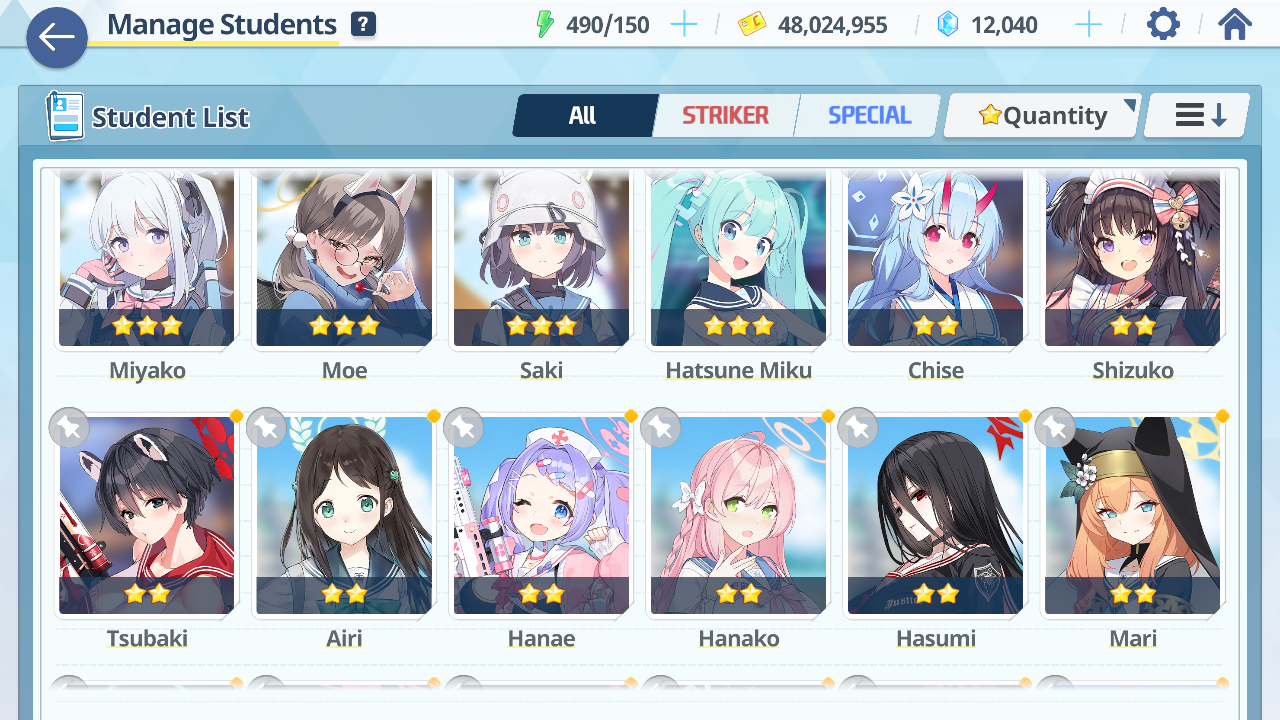1280x720 pixels.
Task: Select Miyako's student card
Action: tap(147, 260)
